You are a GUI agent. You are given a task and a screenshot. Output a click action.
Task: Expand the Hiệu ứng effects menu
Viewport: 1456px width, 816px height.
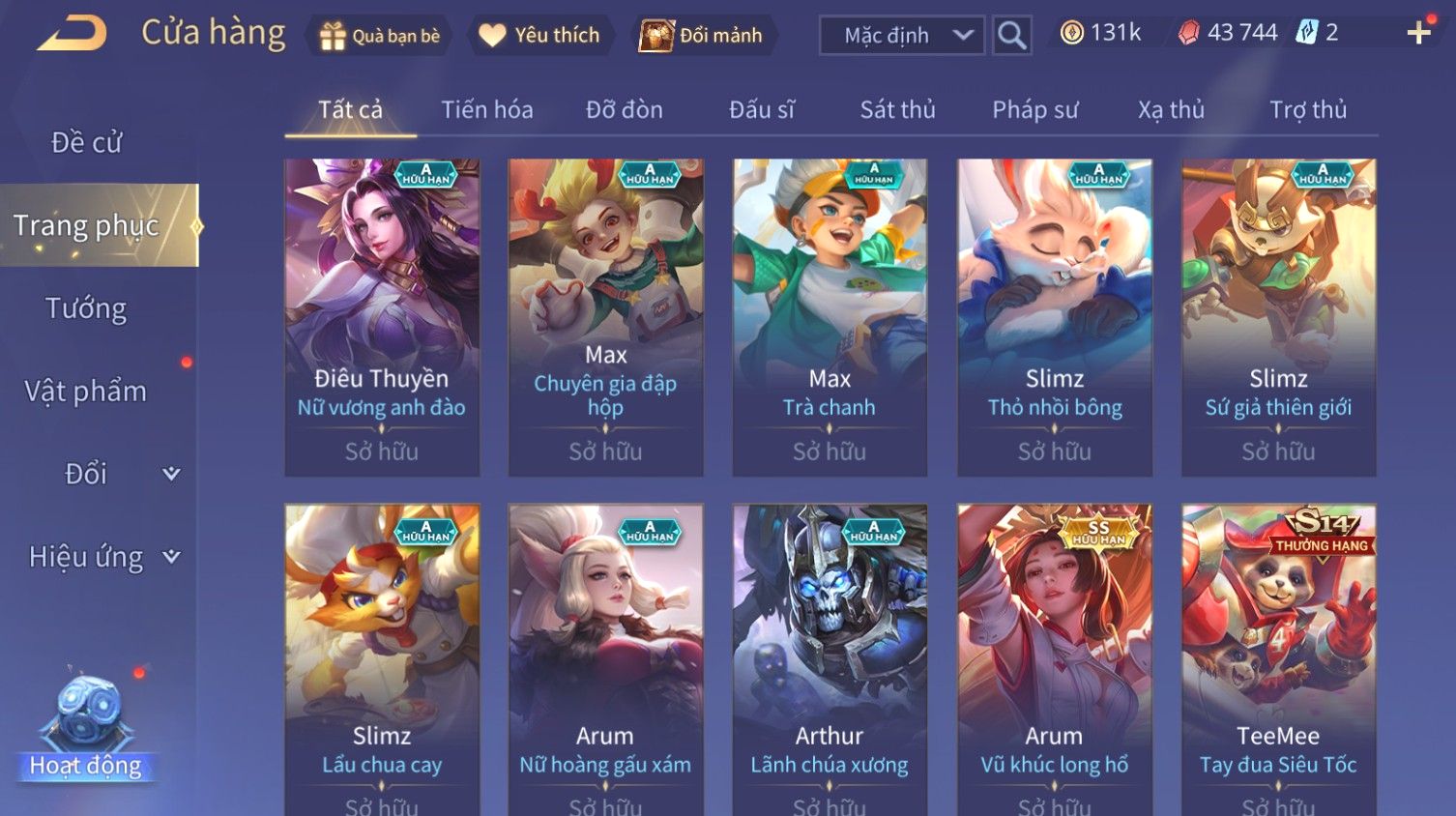(x=102, y=557)
